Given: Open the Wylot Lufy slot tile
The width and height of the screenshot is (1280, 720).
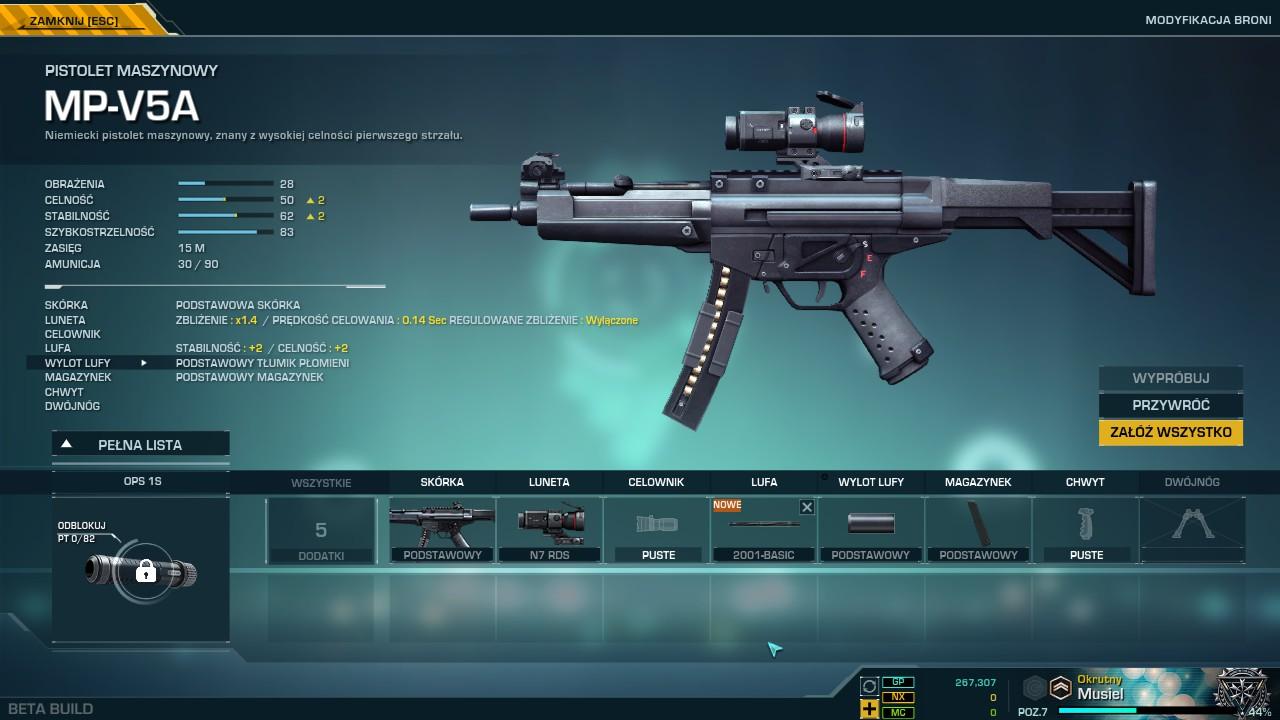Looking at the screenshot, I should 871,530.
